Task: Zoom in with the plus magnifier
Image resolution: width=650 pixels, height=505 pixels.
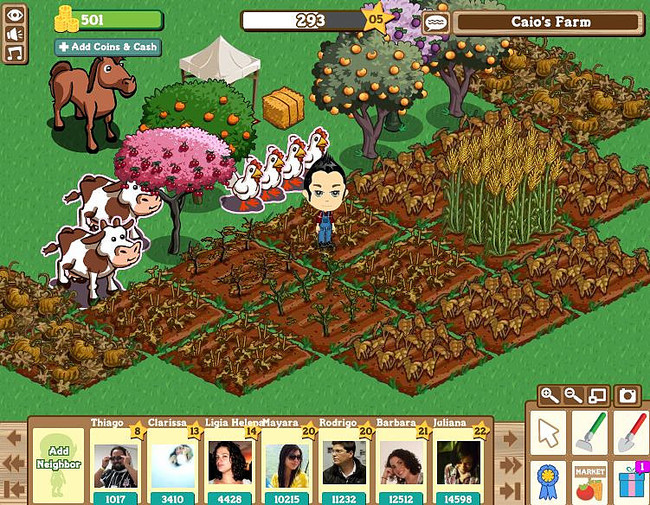Action: (549, 395)
